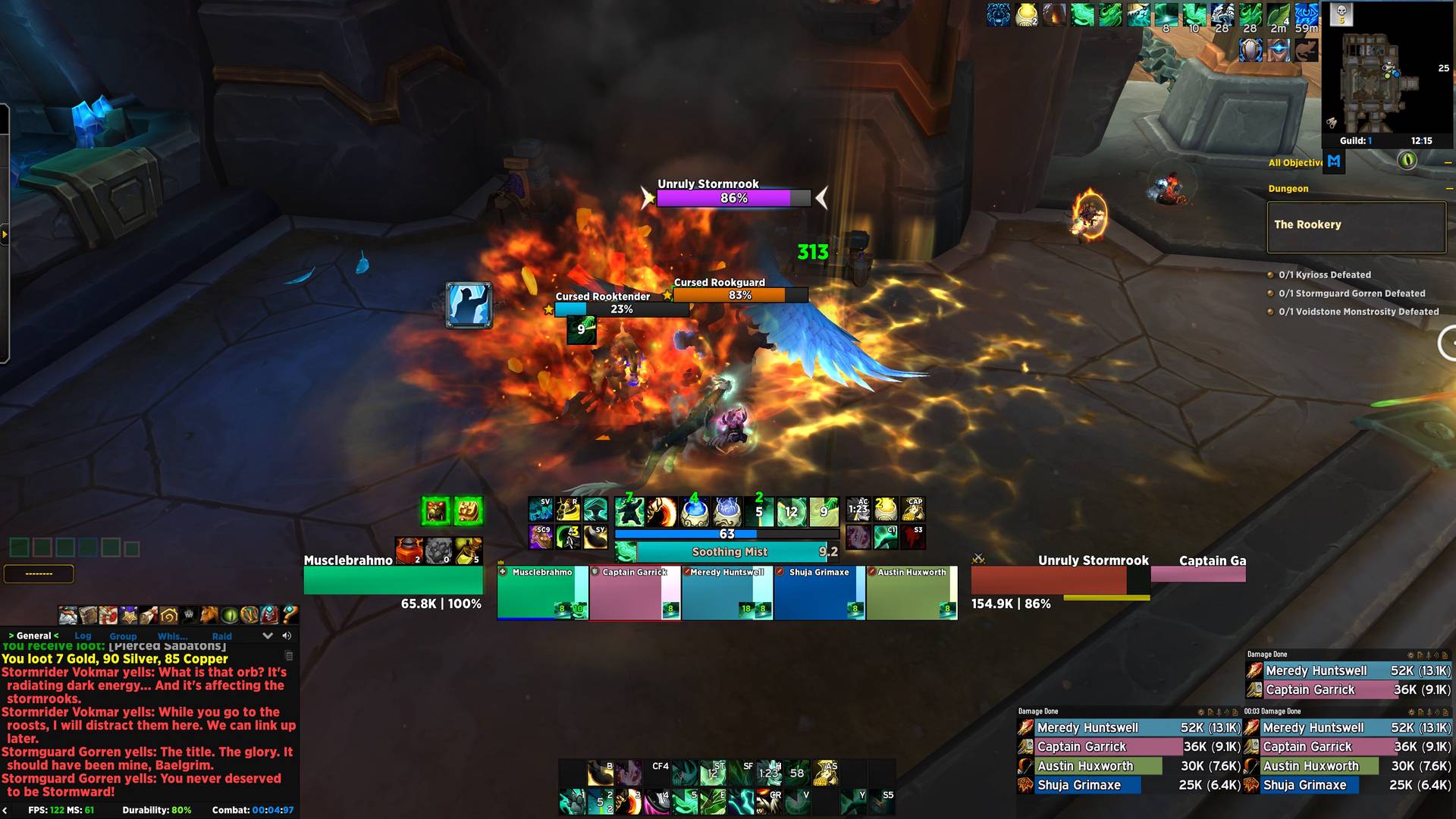This screenshot has width=1456, height=819.
Task: Open the Group chat tab
Action: tap(123, 636)
